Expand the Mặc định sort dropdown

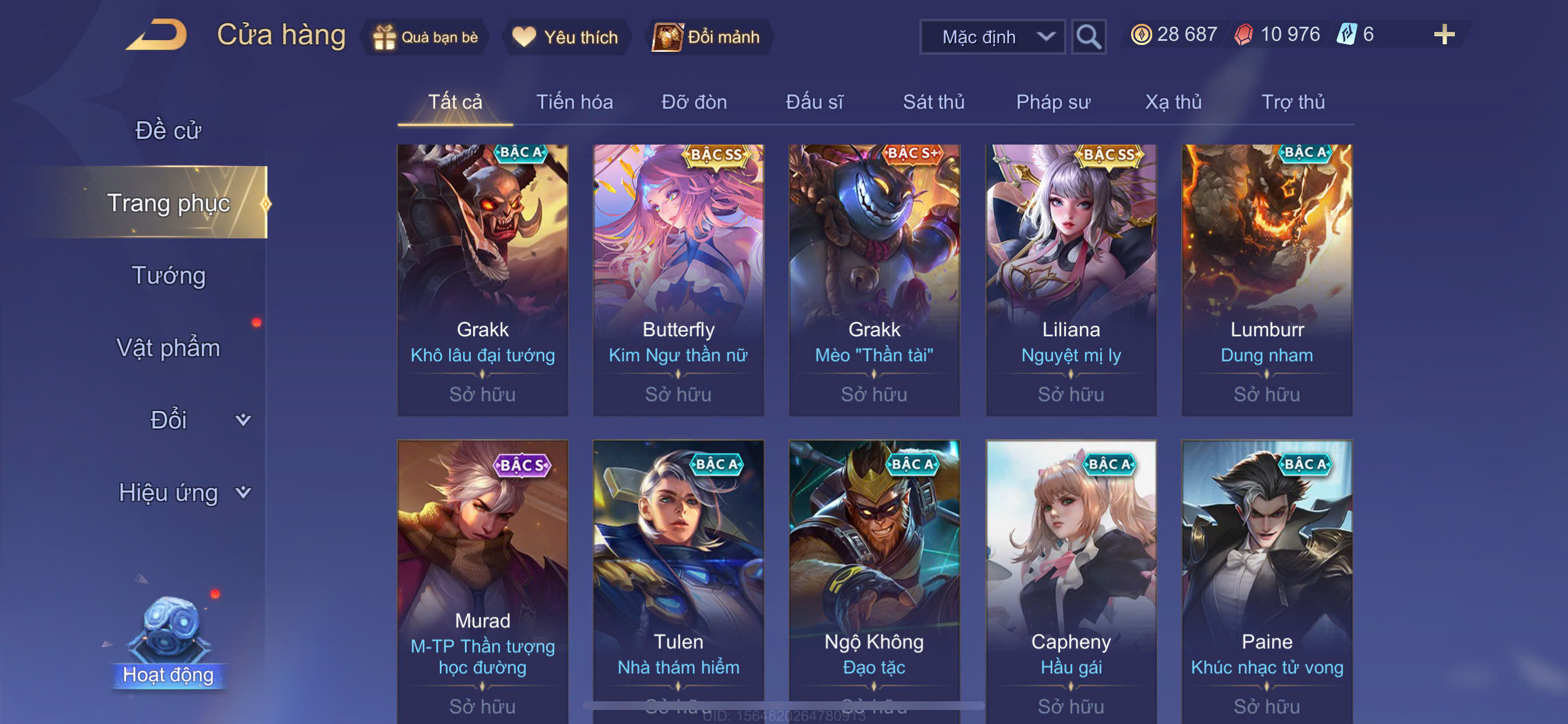click(992, 37)
